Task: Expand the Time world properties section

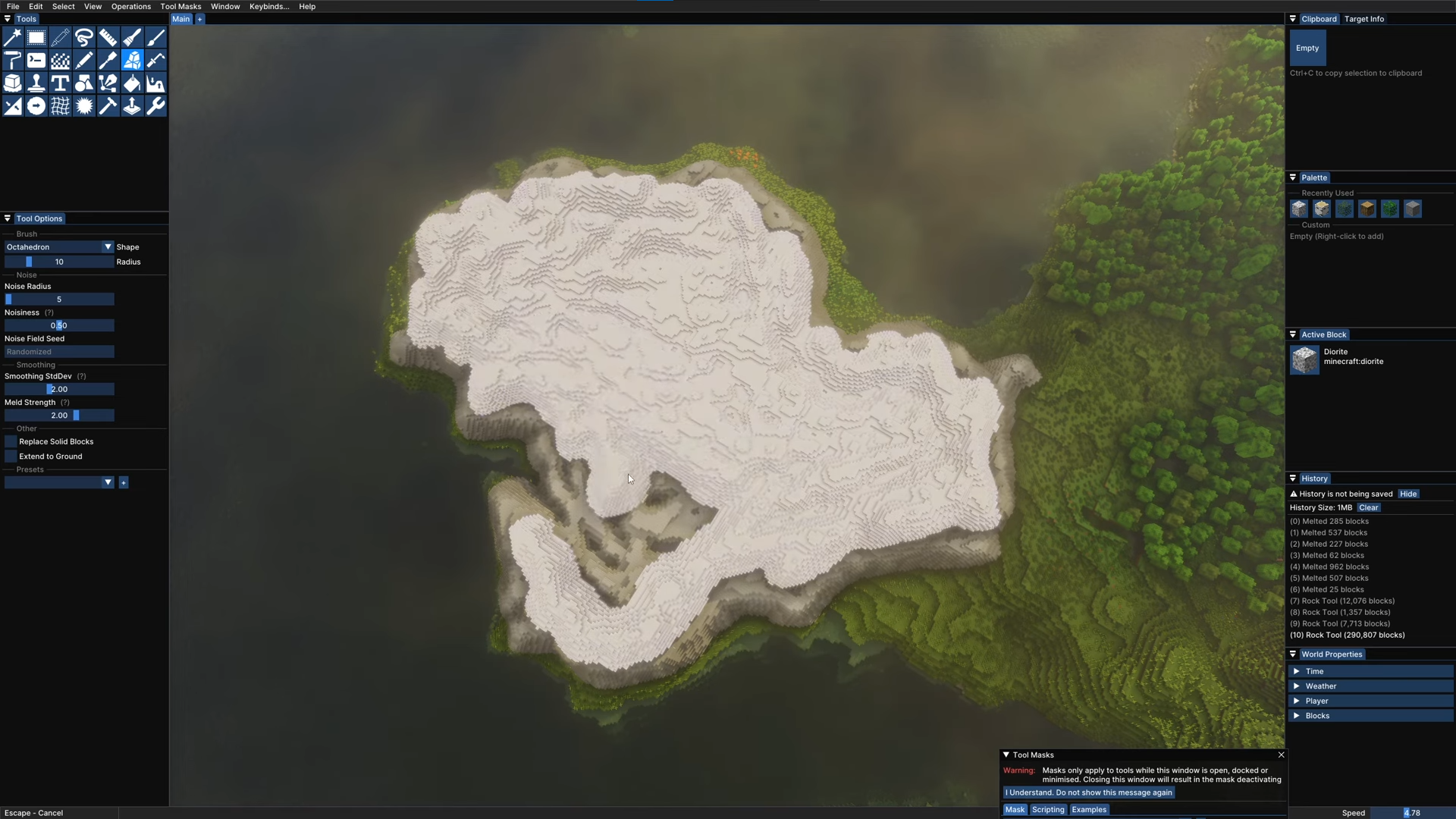Action: tap(1314, 671)
